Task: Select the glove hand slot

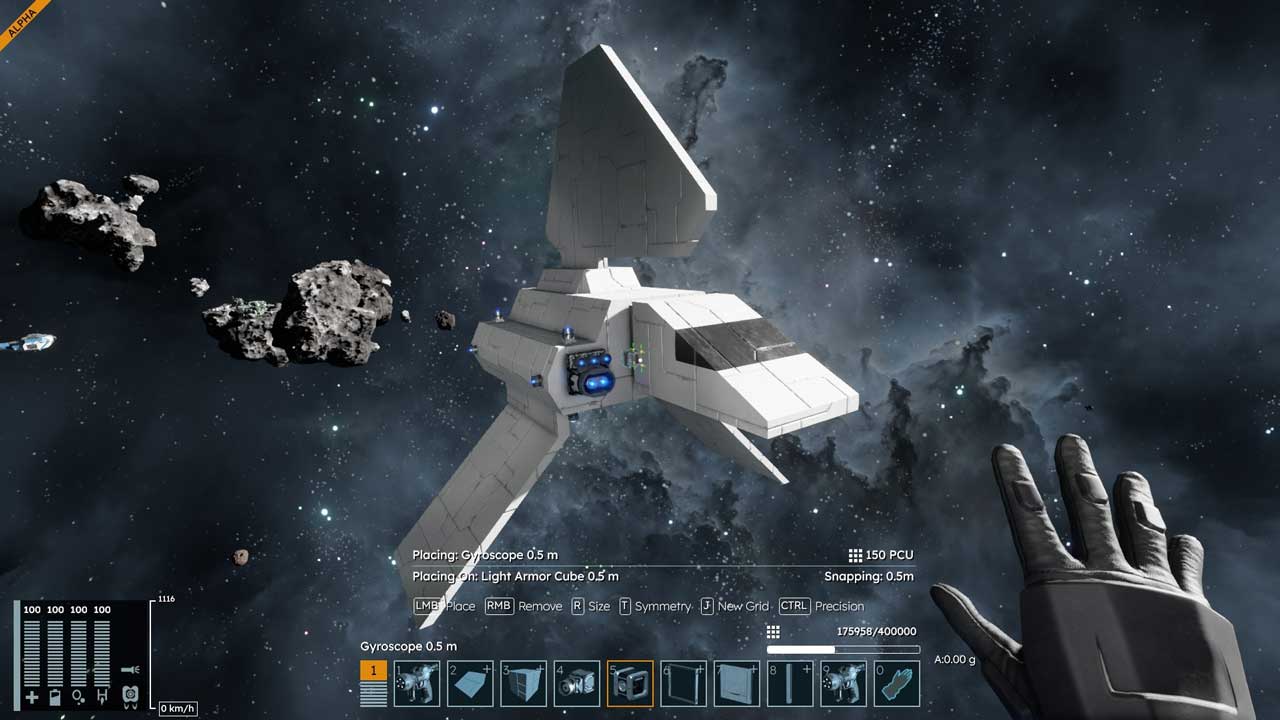Action: [897, 684]
